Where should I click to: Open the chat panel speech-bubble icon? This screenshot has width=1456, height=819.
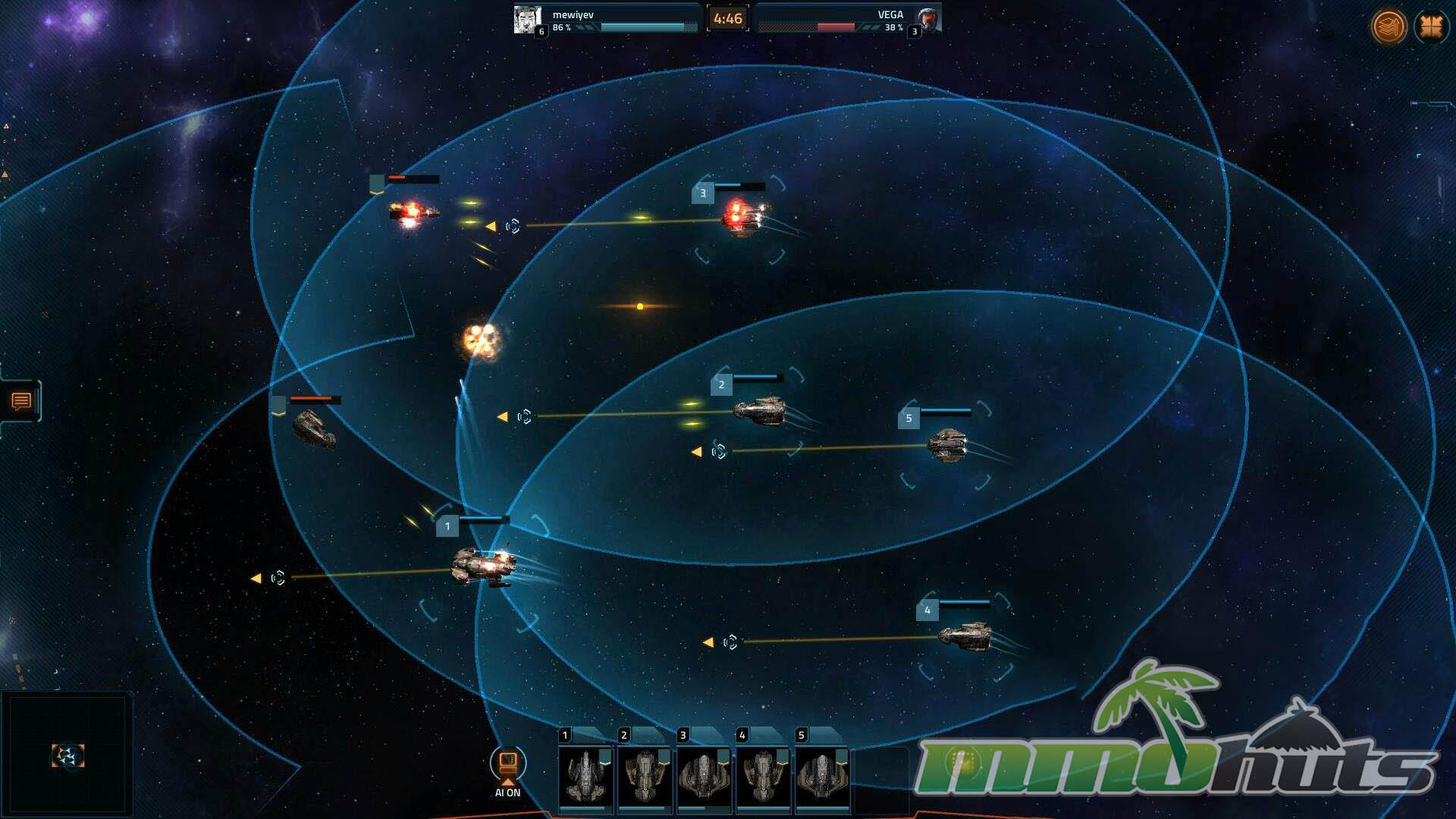21,401
